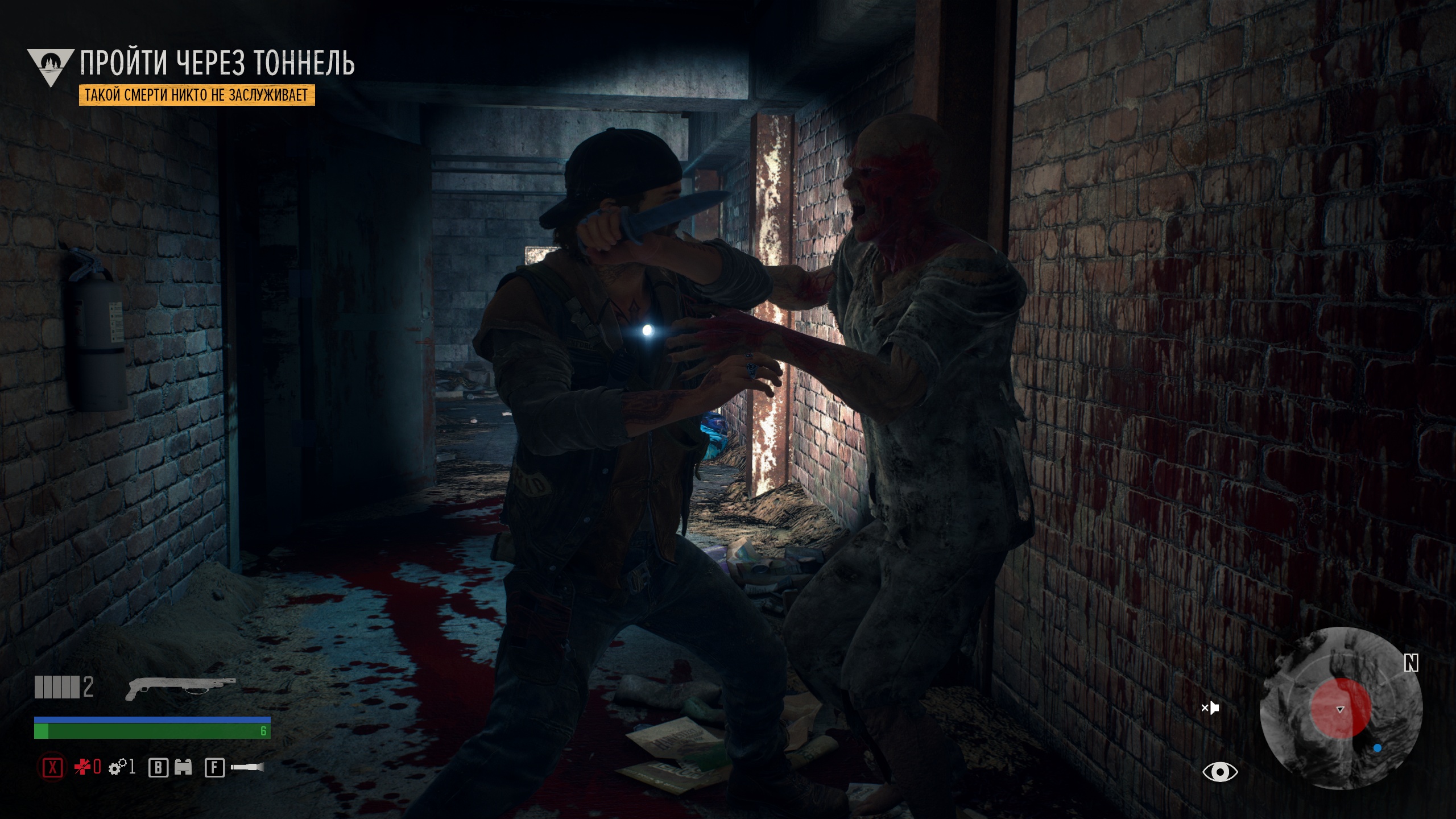
Task: Open the circular minimap
Action: [1341, 708]
